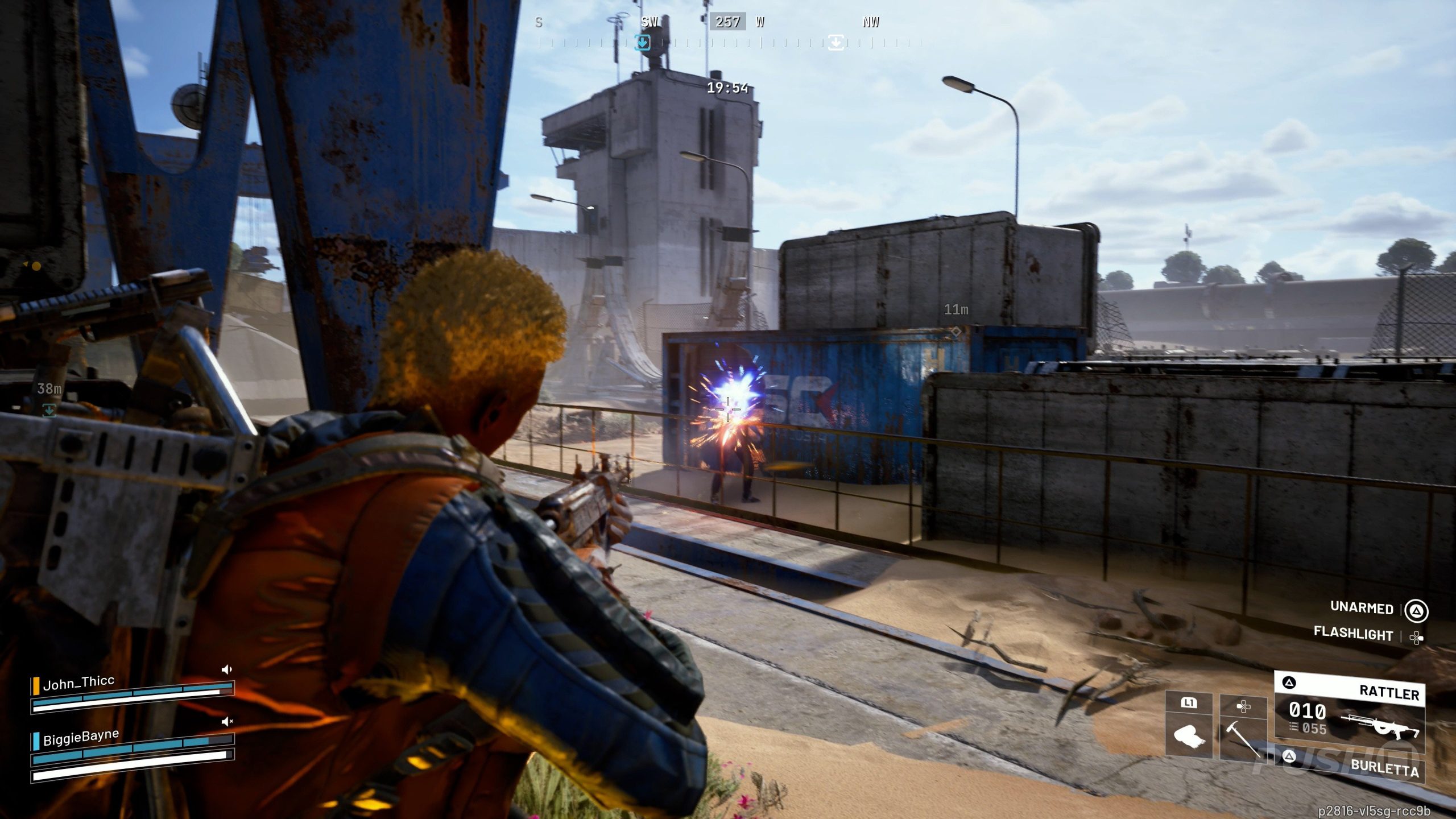Click the blue waypoint marker below SW heading
This screenshot has width=1456, height=819.
pos(643,43)
